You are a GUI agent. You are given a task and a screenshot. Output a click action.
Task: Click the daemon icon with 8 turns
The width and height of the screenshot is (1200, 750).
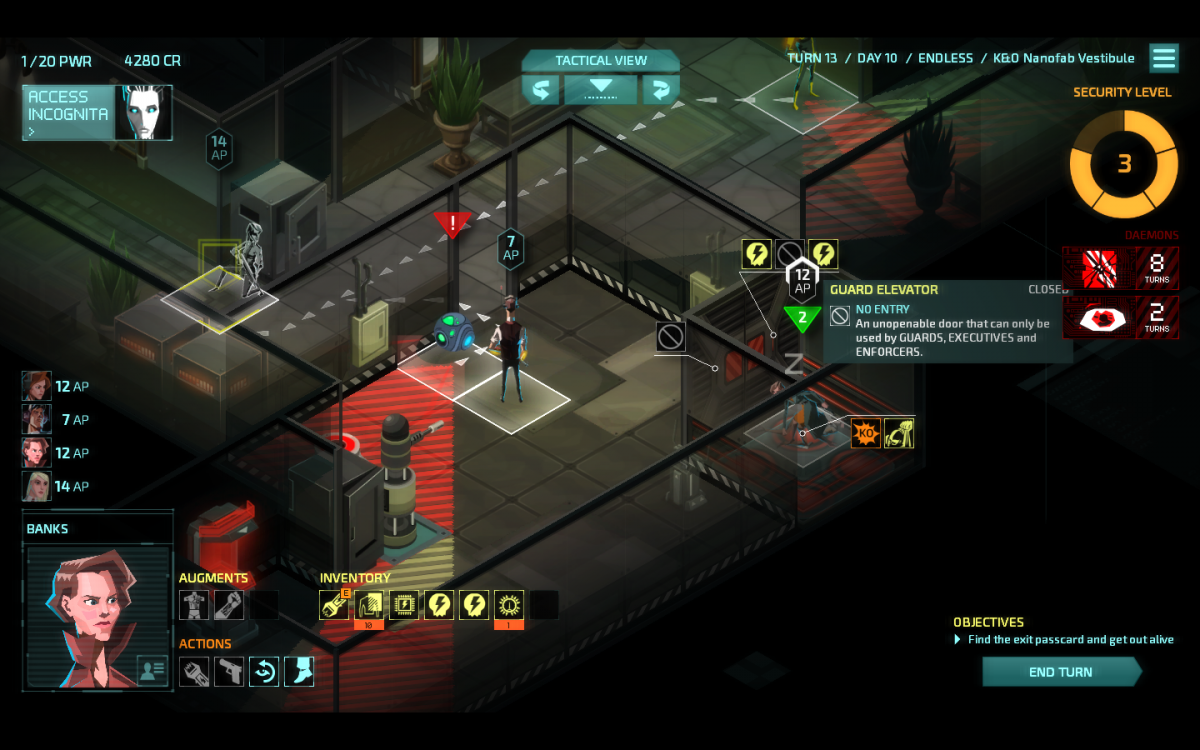pyautogui.click(x=1098, y=268)
